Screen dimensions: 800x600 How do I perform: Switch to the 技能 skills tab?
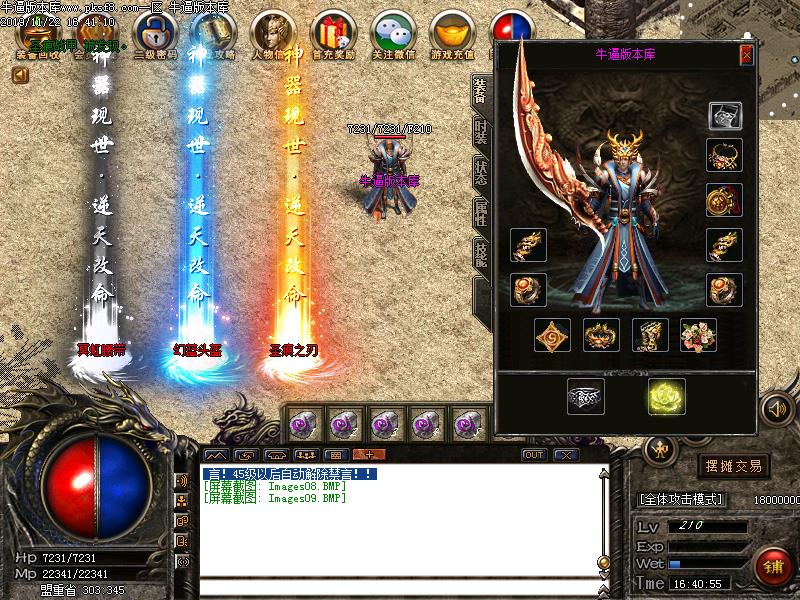tap(480, 253)
